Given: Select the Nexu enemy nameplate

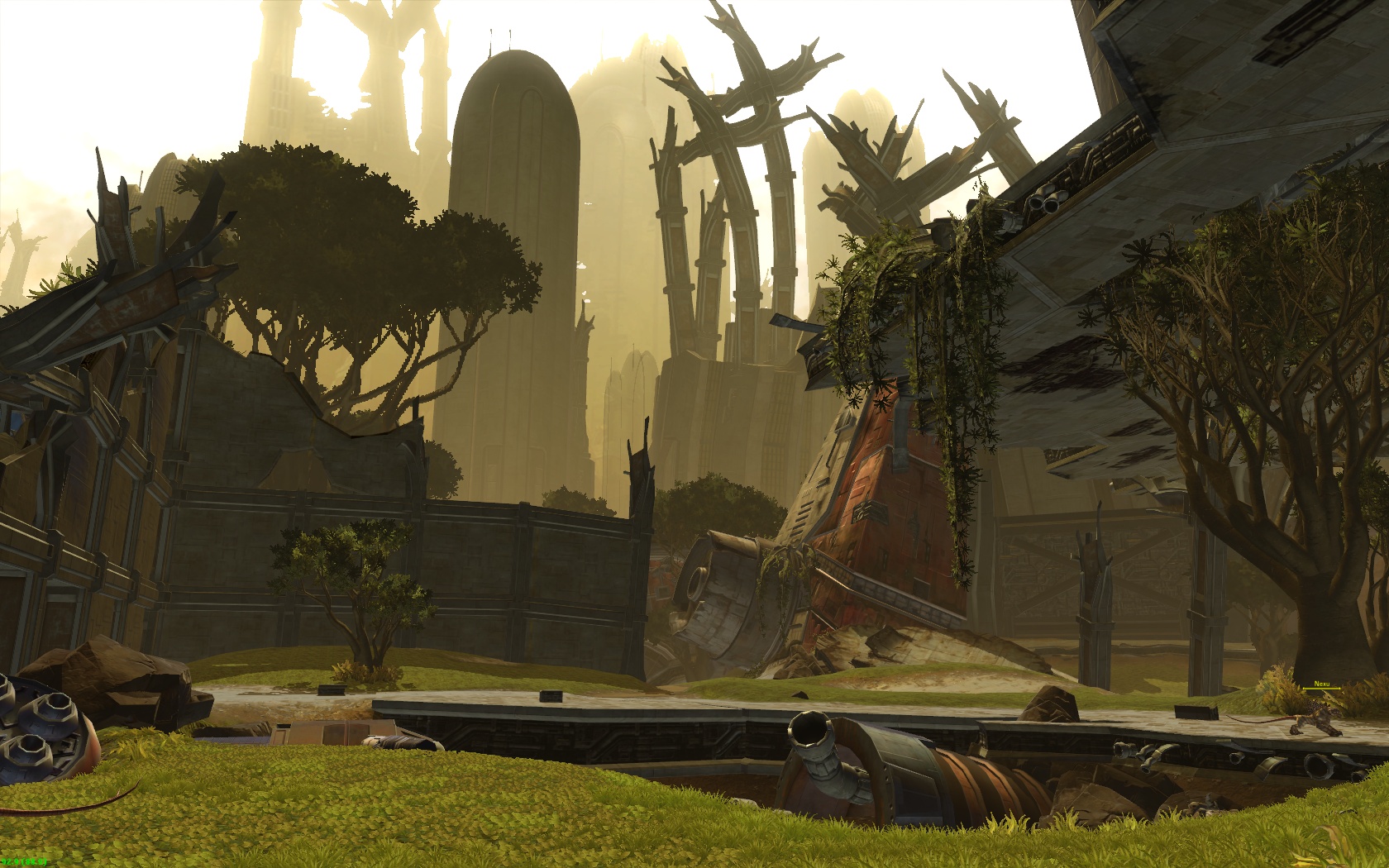Looking at the screenshot, I should click(1320, 684).
